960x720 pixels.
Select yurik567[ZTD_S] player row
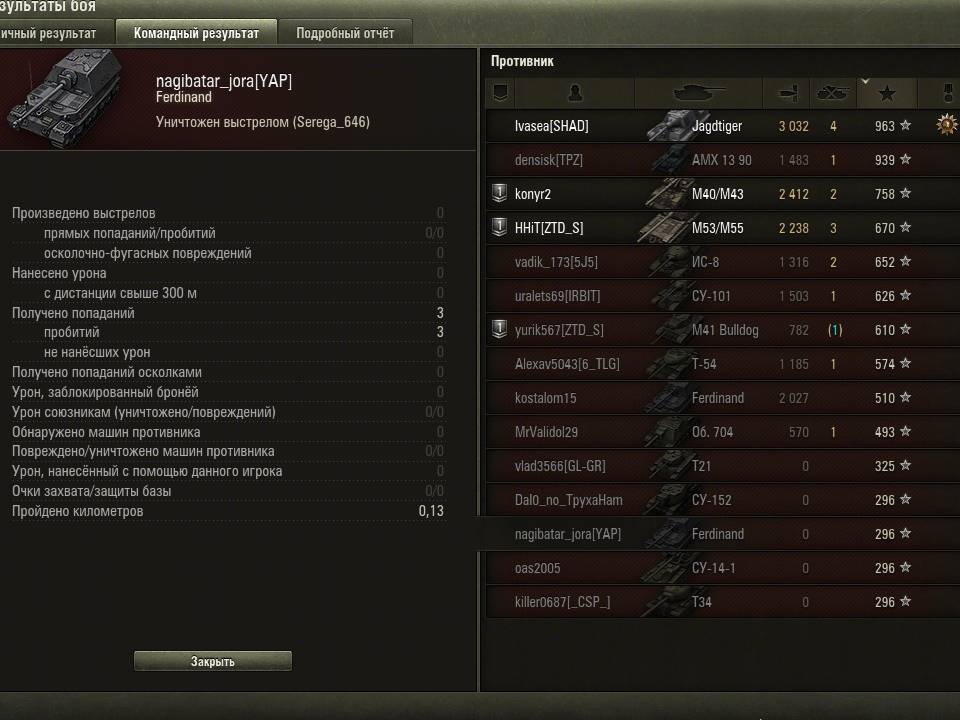[559, 330]
